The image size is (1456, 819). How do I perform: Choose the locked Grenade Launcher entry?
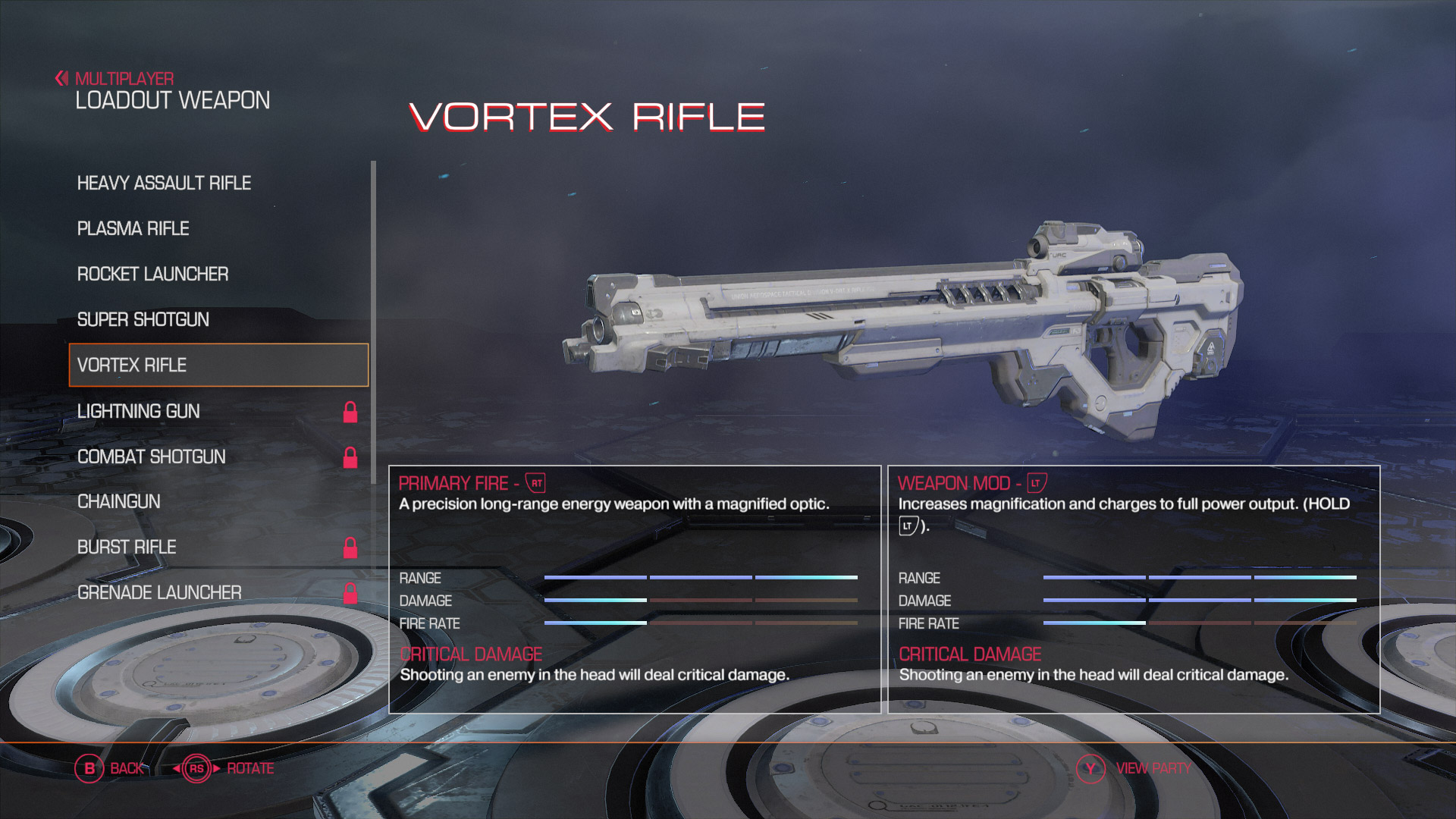pos(159,592)
